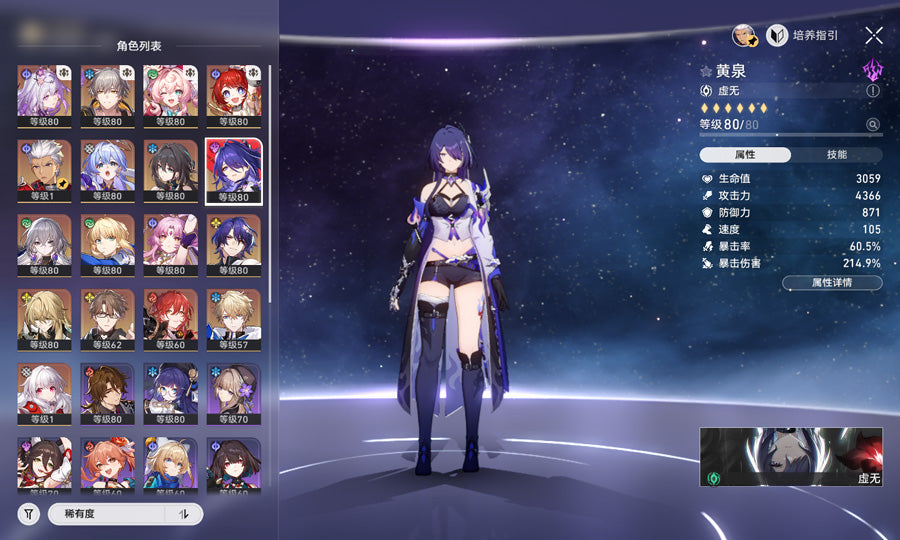900x540 pixels.
Task: Click the white-haired avatar icon near 培养指引
Action: point(743,35)
